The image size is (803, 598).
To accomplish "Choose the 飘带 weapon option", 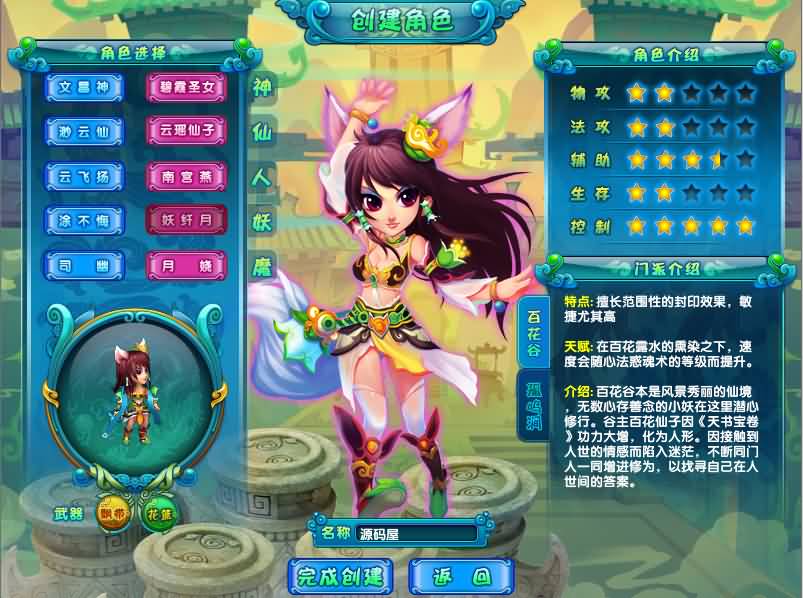I will pyautogui.click(x=114, y=514).
